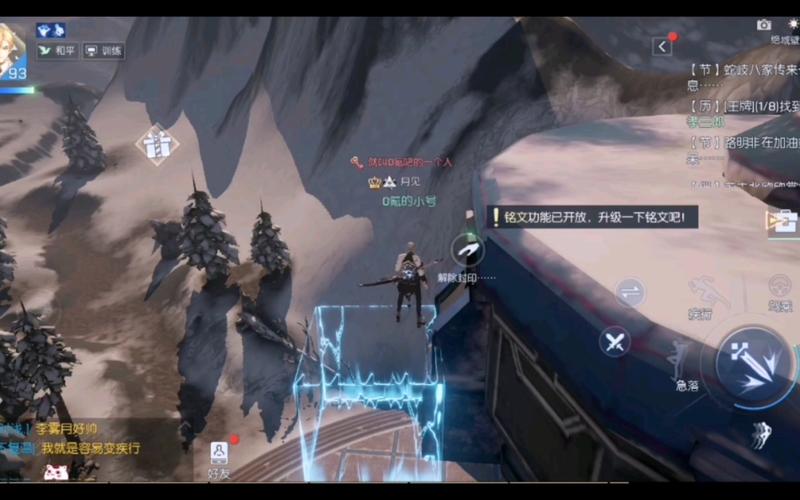Tap the inscription upgrade notification banner
The width and height of the screenshot is (800, 500).
coord(592,217)
